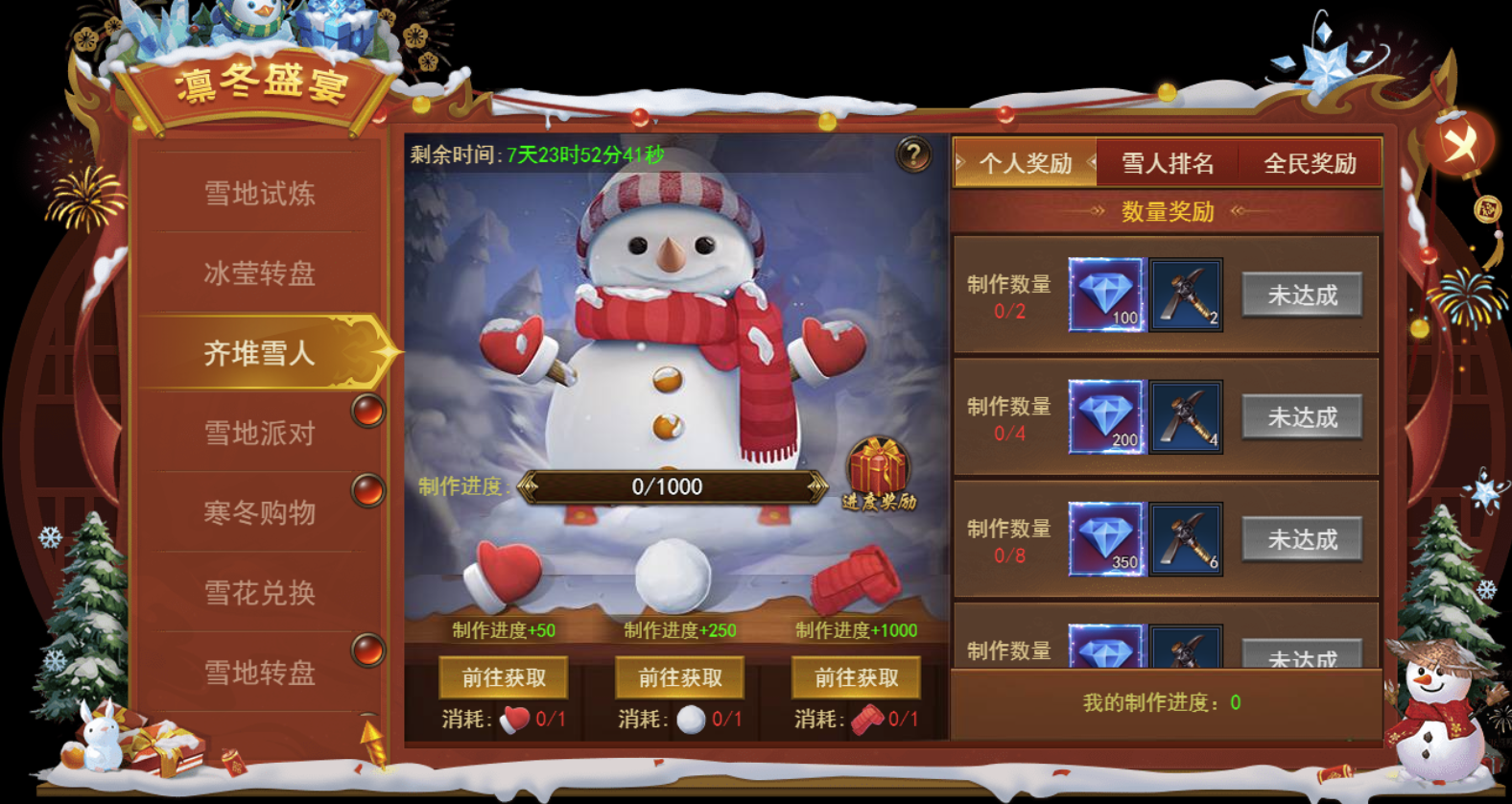Open the 雪地转盘 menu entry
The image size is (1512, 804).
click(x=259, y=672)
